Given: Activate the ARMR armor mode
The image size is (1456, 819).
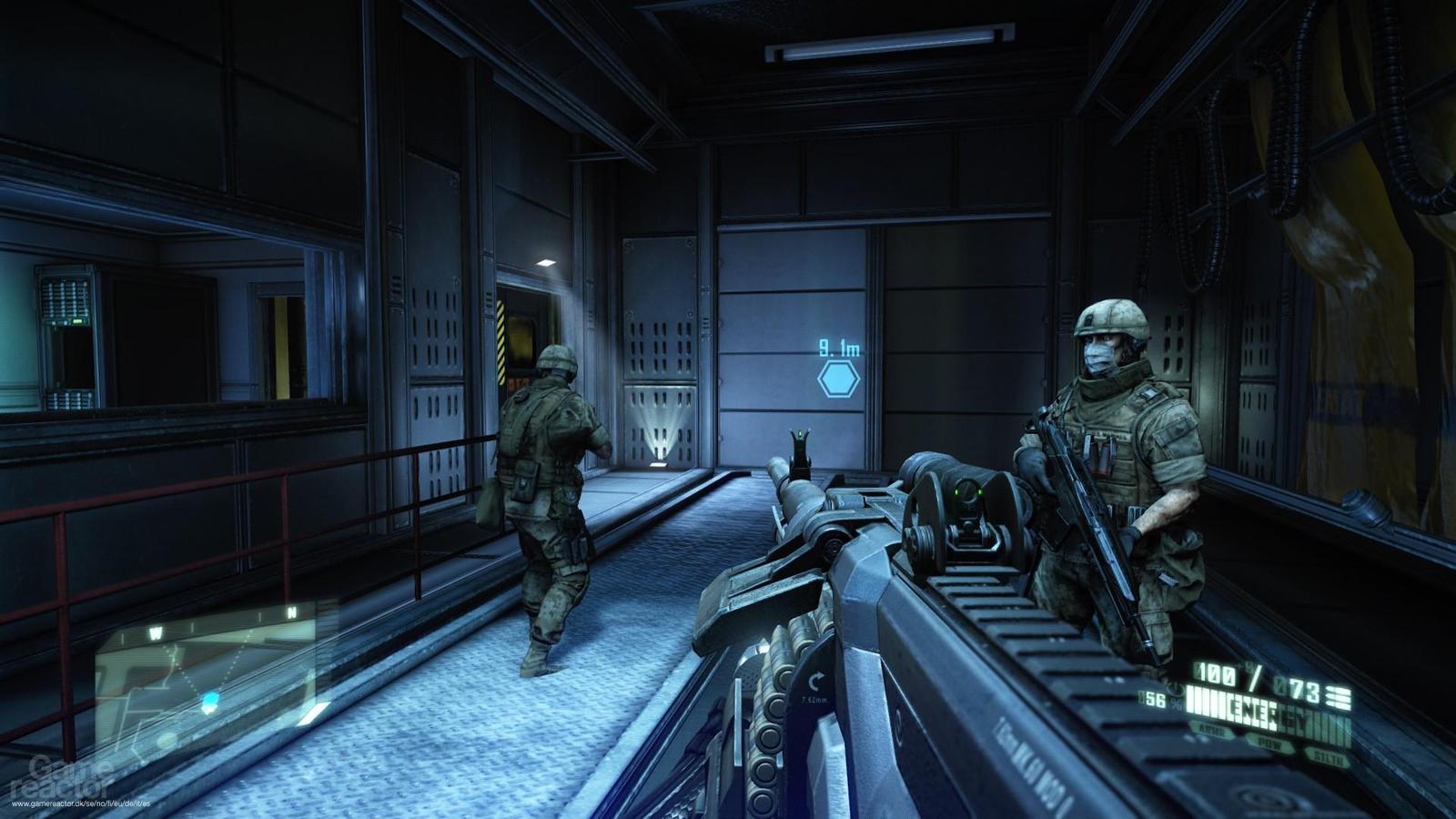Looking at the screenshot, I should [x=1213, y=732].
